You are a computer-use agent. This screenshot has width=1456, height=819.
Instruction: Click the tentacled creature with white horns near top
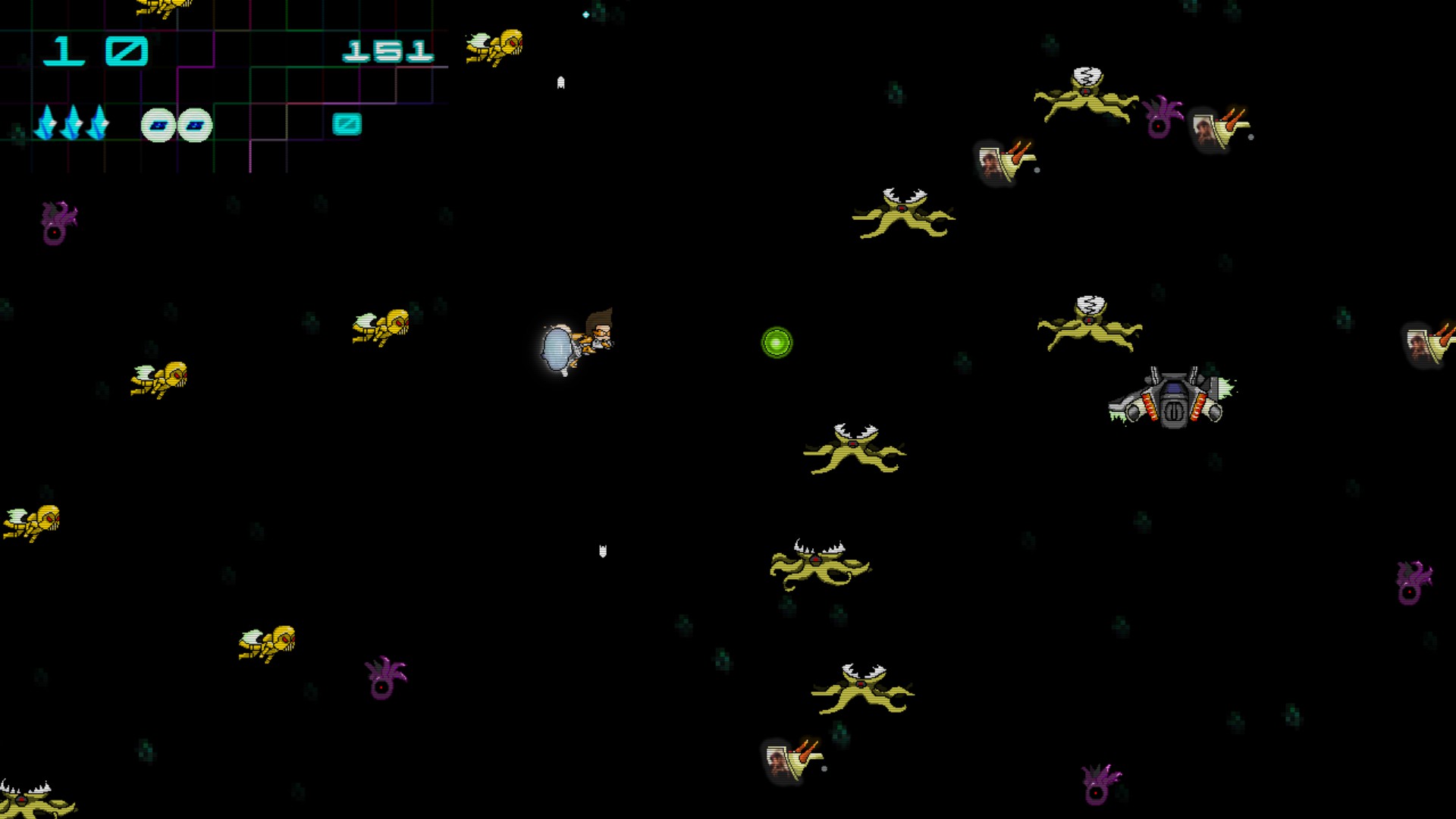click(x=902, y=212)
